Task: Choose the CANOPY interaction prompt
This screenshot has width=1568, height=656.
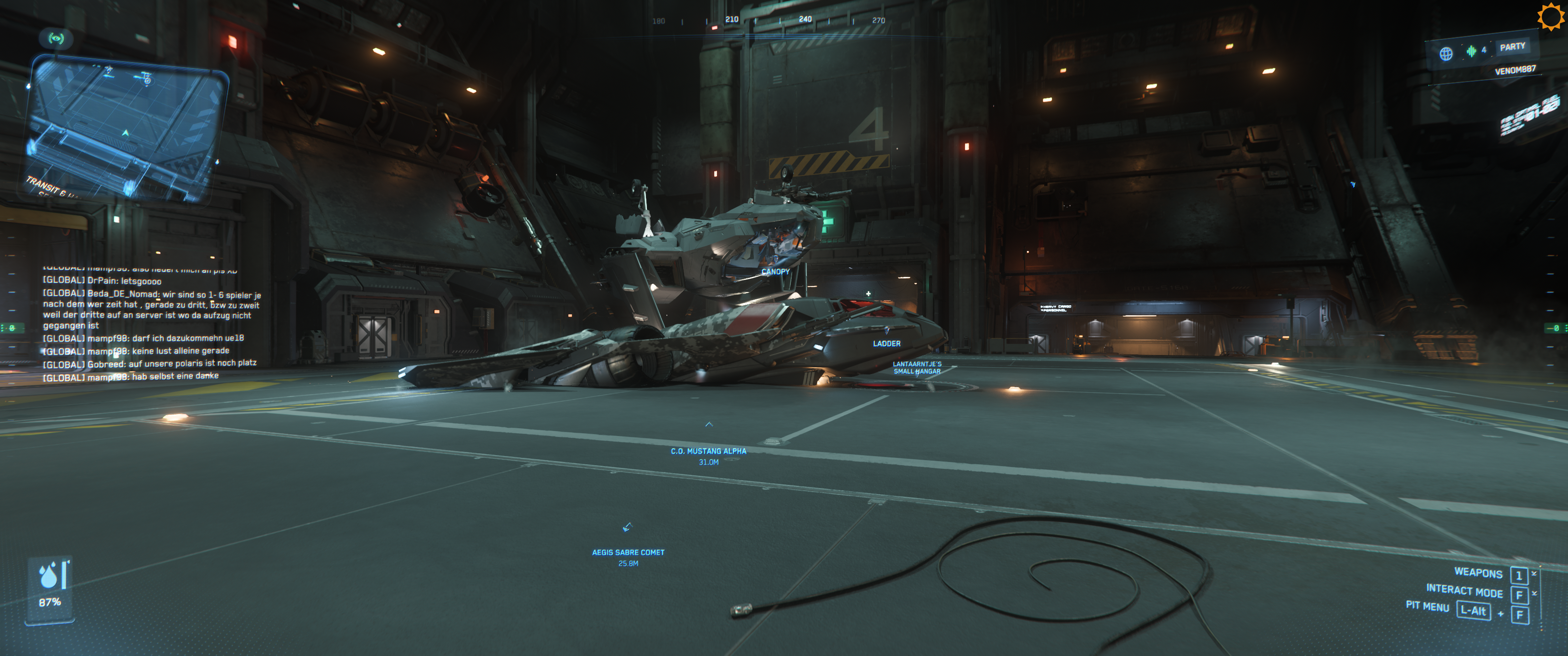Action: tap(775, 272)
